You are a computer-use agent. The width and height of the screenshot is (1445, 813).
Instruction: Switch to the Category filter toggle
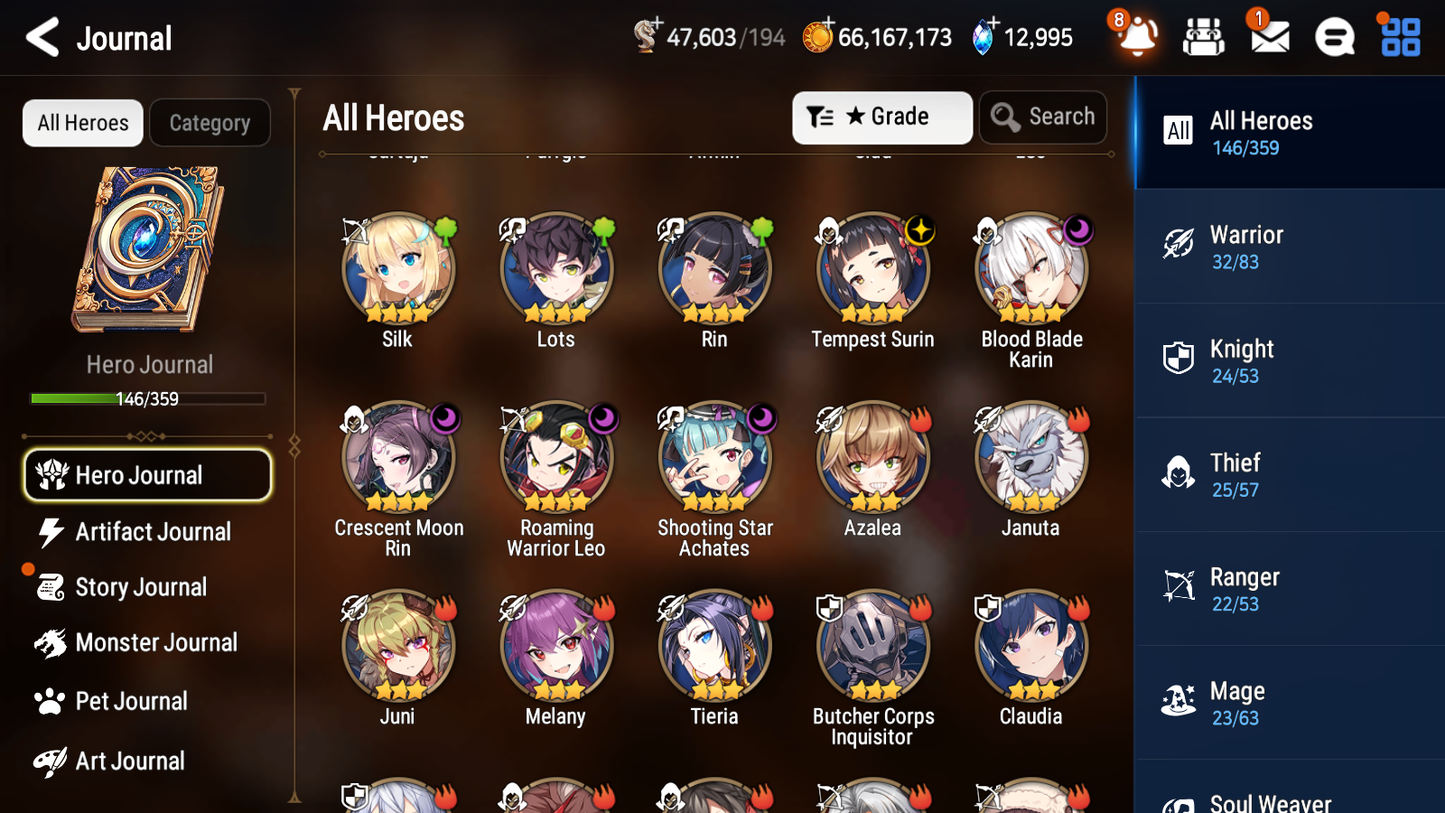pos(210,122)
